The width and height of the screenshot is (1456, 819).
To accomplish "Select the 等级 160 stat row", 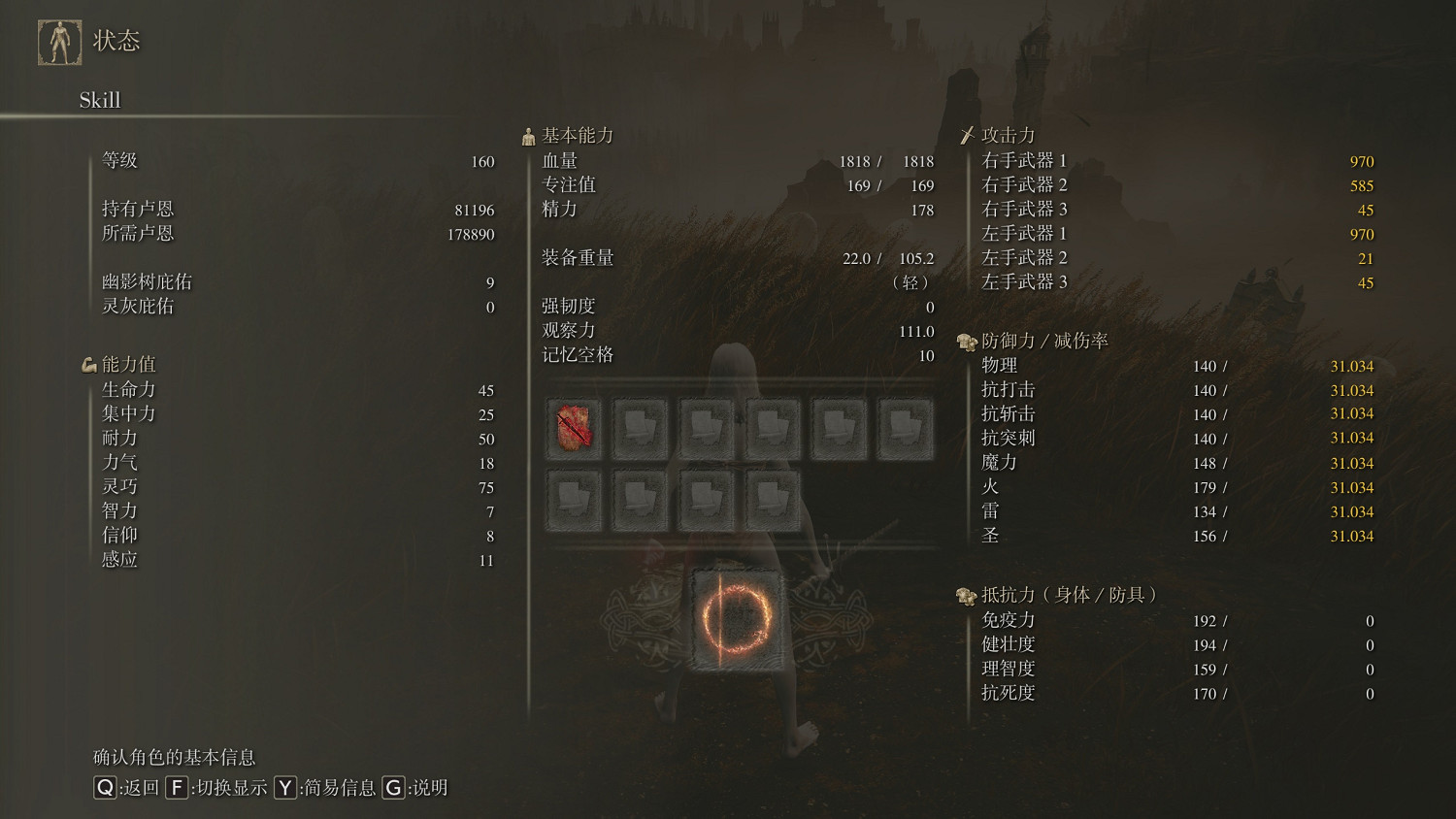I will (x=291, y=161).
